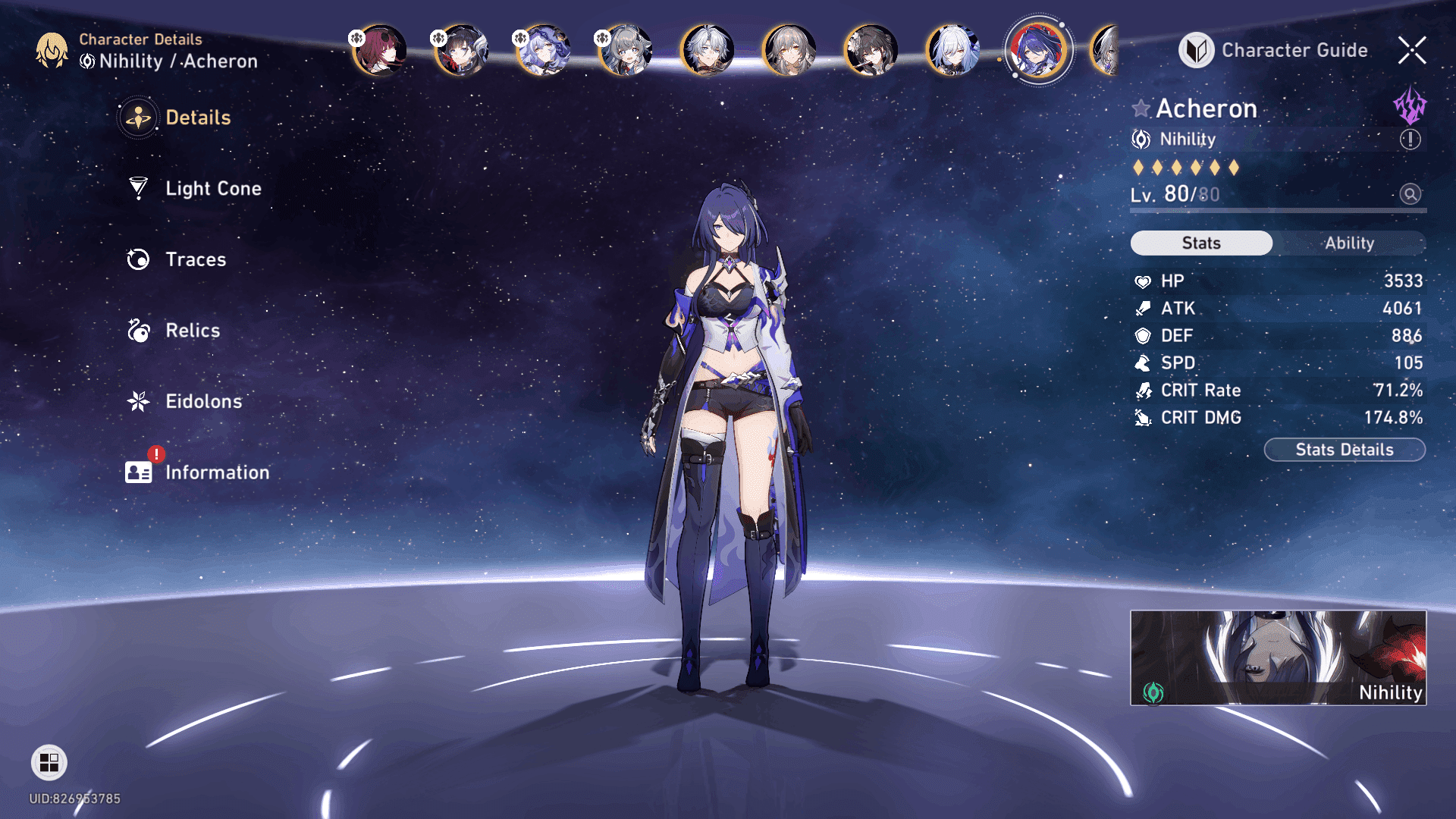Screen dimensions: 1456x819
Task: Close the Character Details screen
Action: tap(1412, 50)
